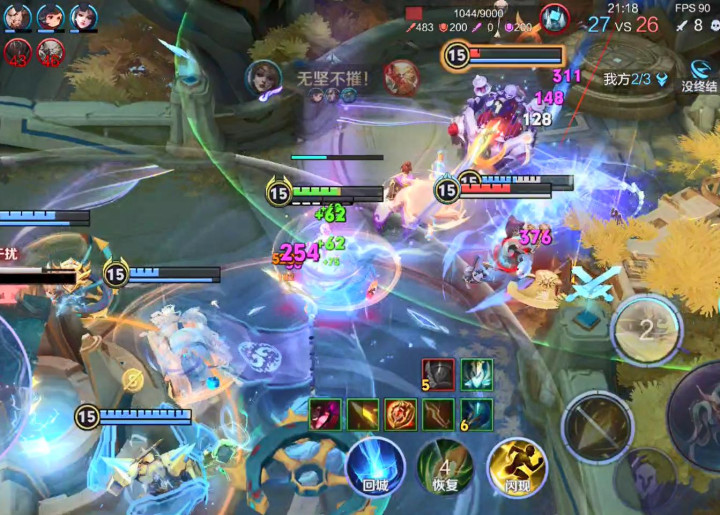Select the teal item slot with count 6
The width and height of the screenshot is (720, 515).
[x=476, y=413]
